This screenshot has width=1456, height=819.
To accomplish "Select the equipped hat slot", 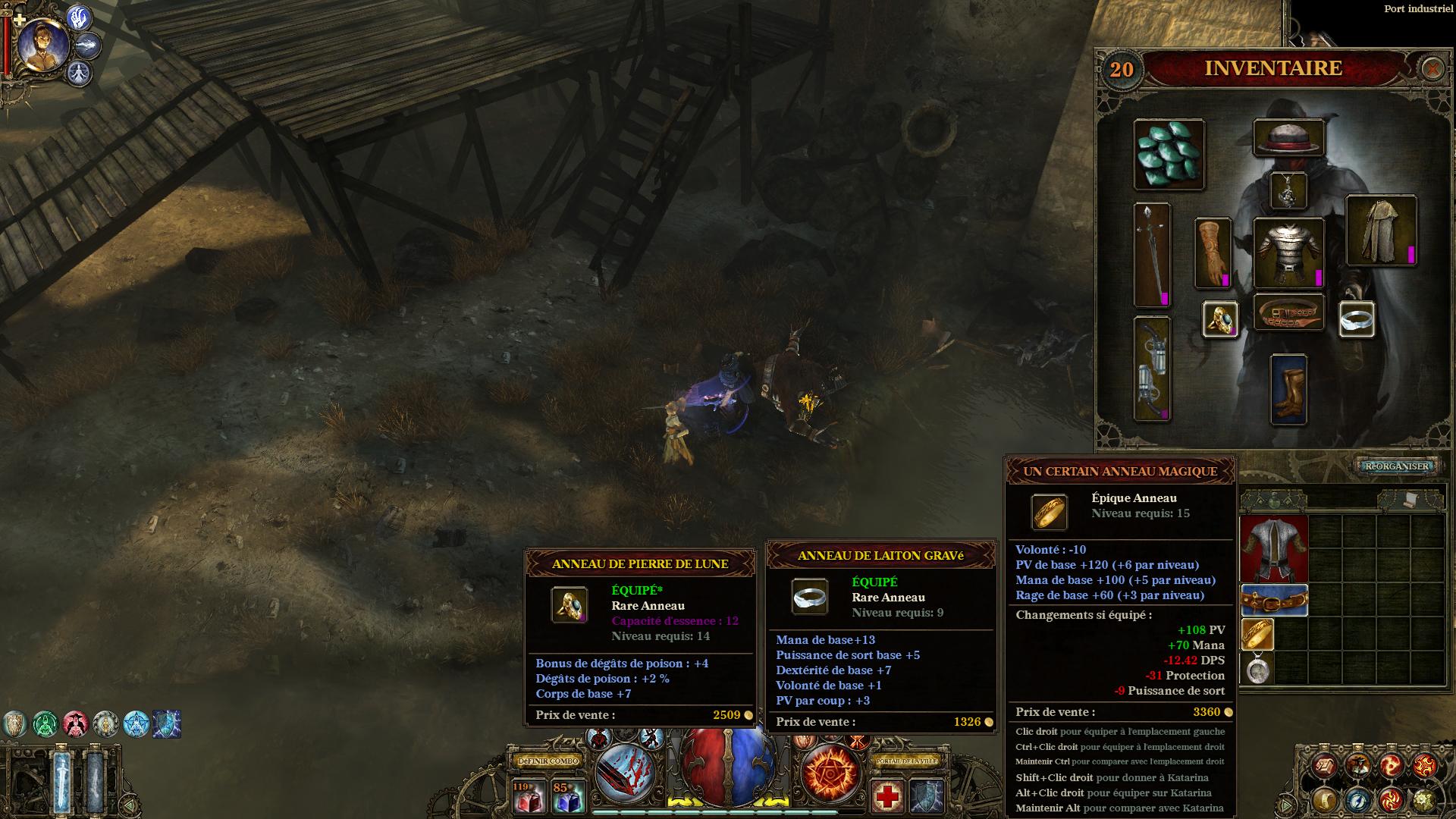I will point(1288,138).
